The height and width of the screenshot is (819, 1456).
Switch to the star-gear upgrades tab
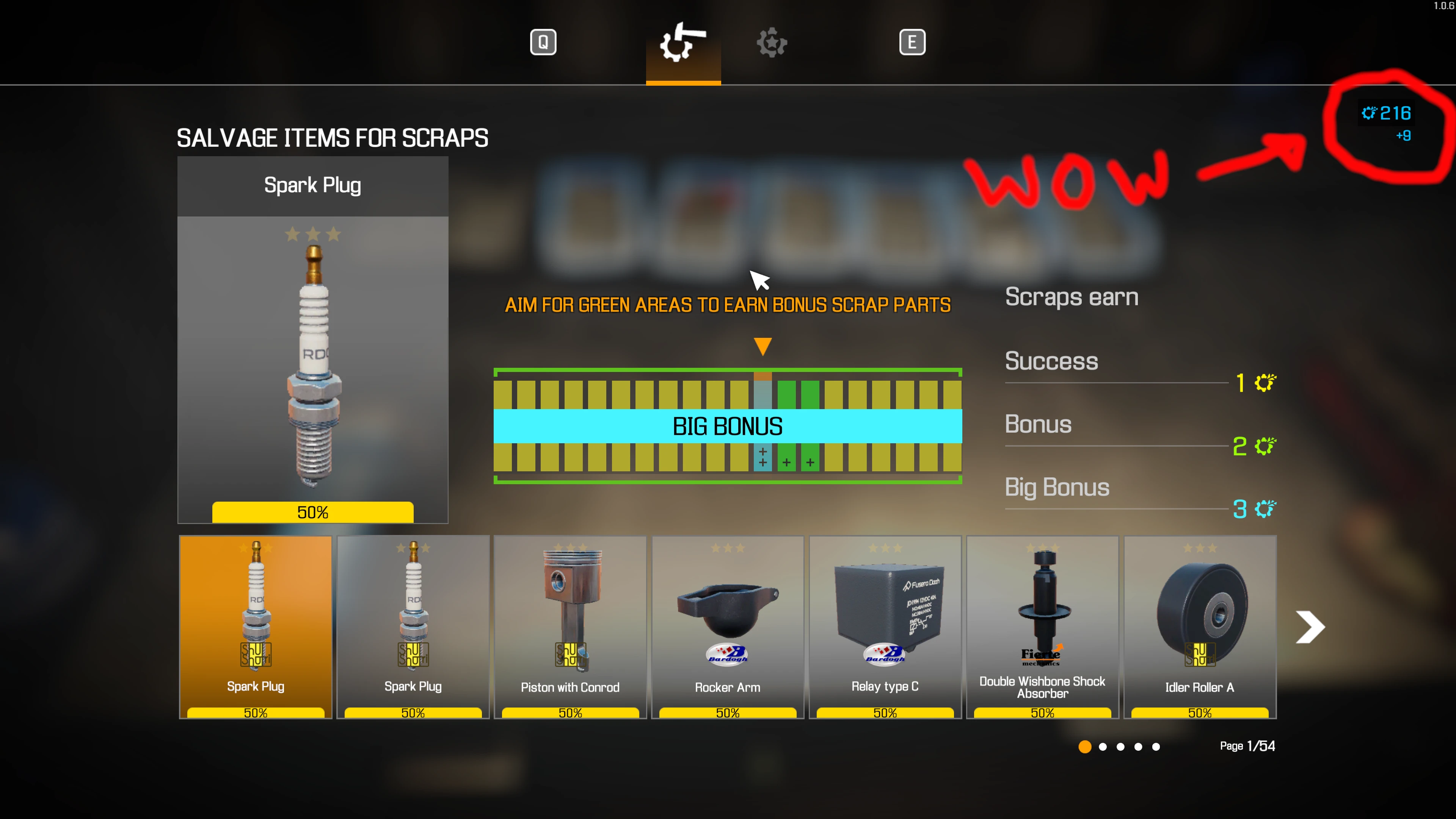(772, 42)
